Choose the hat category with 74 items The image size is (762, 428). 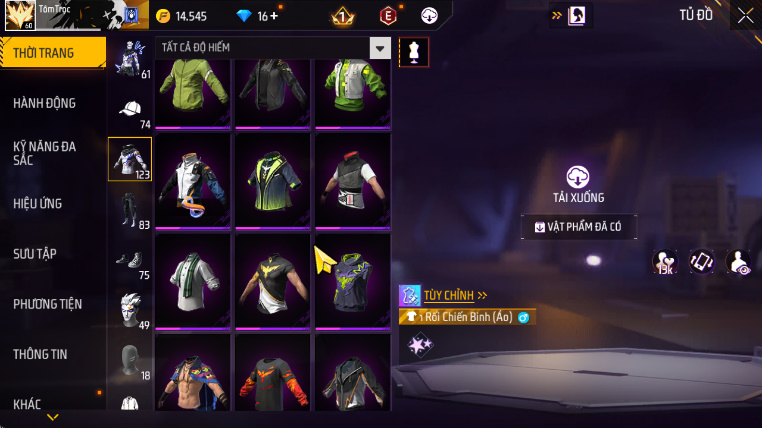click(x=130, y=111)
